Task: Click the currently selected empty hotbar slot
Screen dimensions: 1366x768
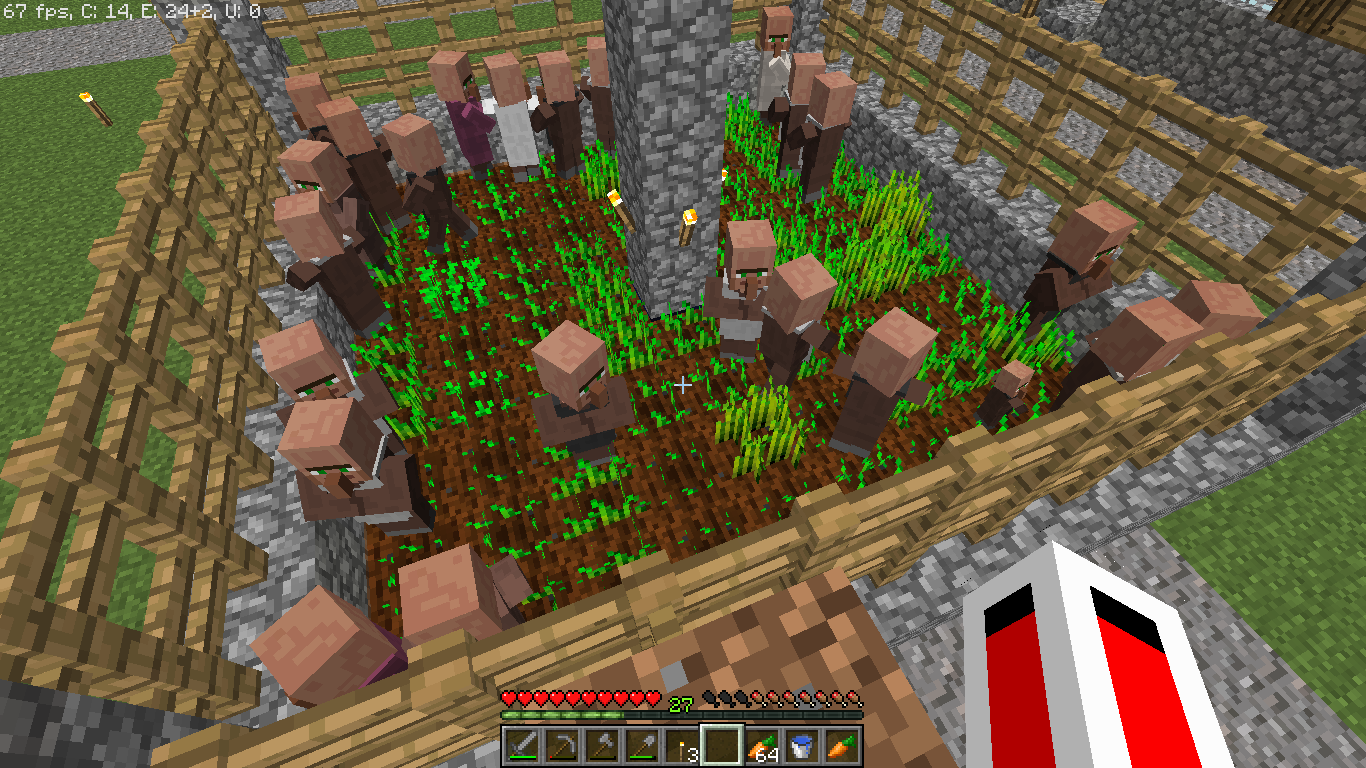Action: click(722, 742)
